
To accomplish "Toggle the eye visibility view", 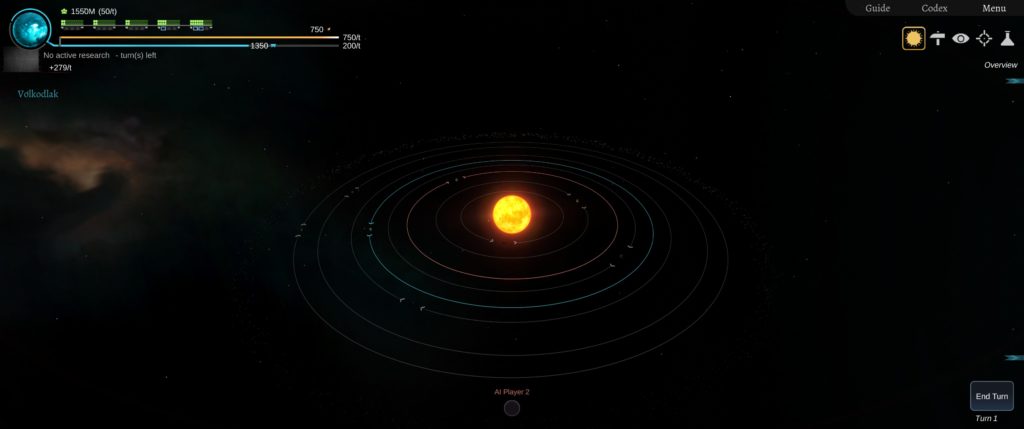I will [961, 38].
